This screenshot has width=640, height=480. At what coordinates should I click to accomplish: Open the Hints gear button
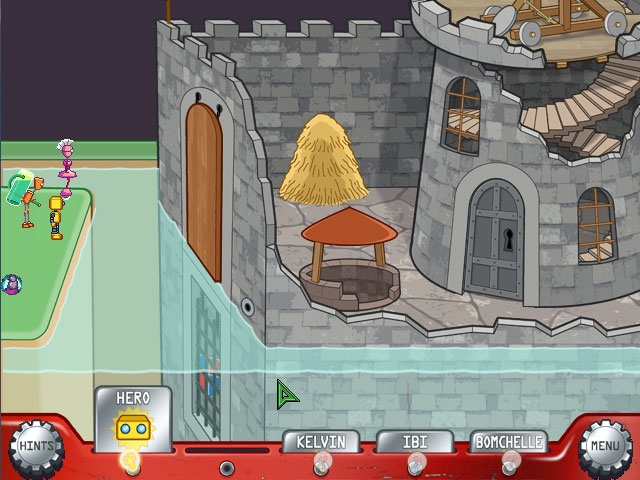36,448
